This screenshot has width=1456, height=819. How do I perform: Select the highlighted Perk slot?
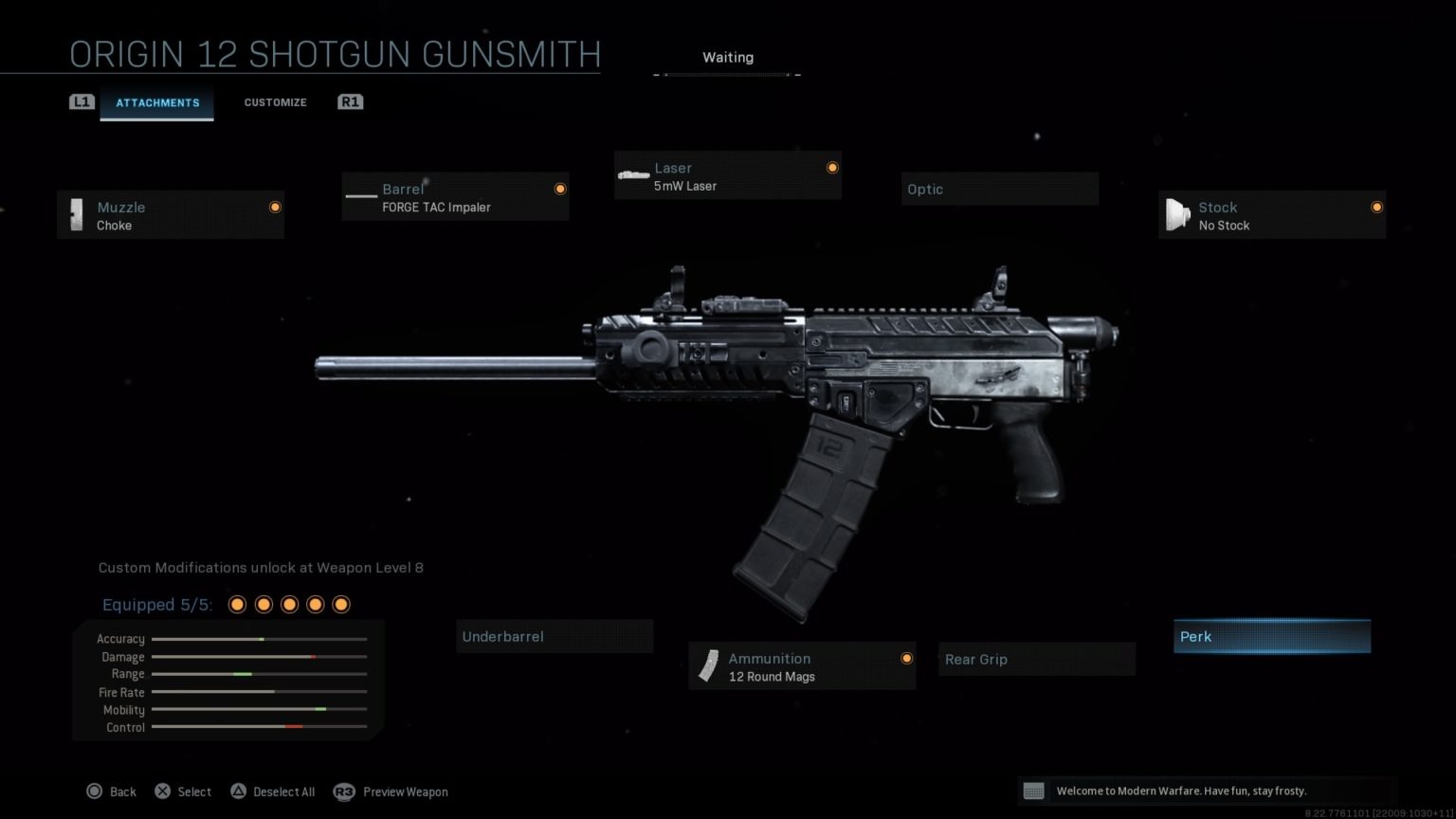click(1272, 636)
